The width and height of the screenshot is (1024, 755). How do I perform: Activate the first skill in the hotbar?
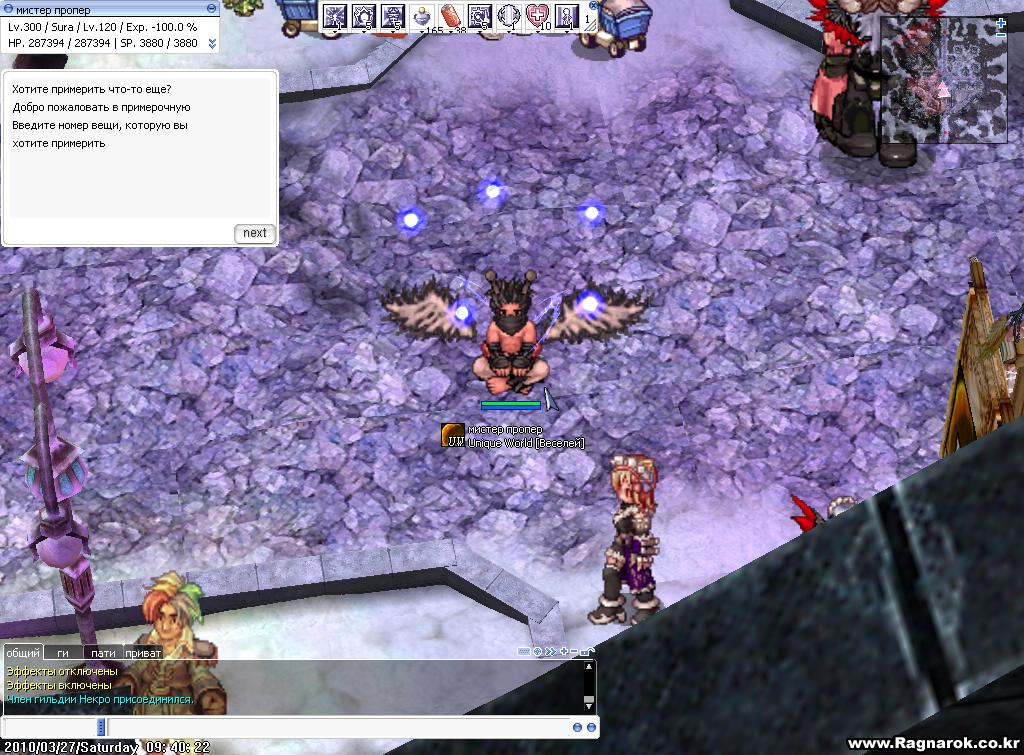coord(334,16)
